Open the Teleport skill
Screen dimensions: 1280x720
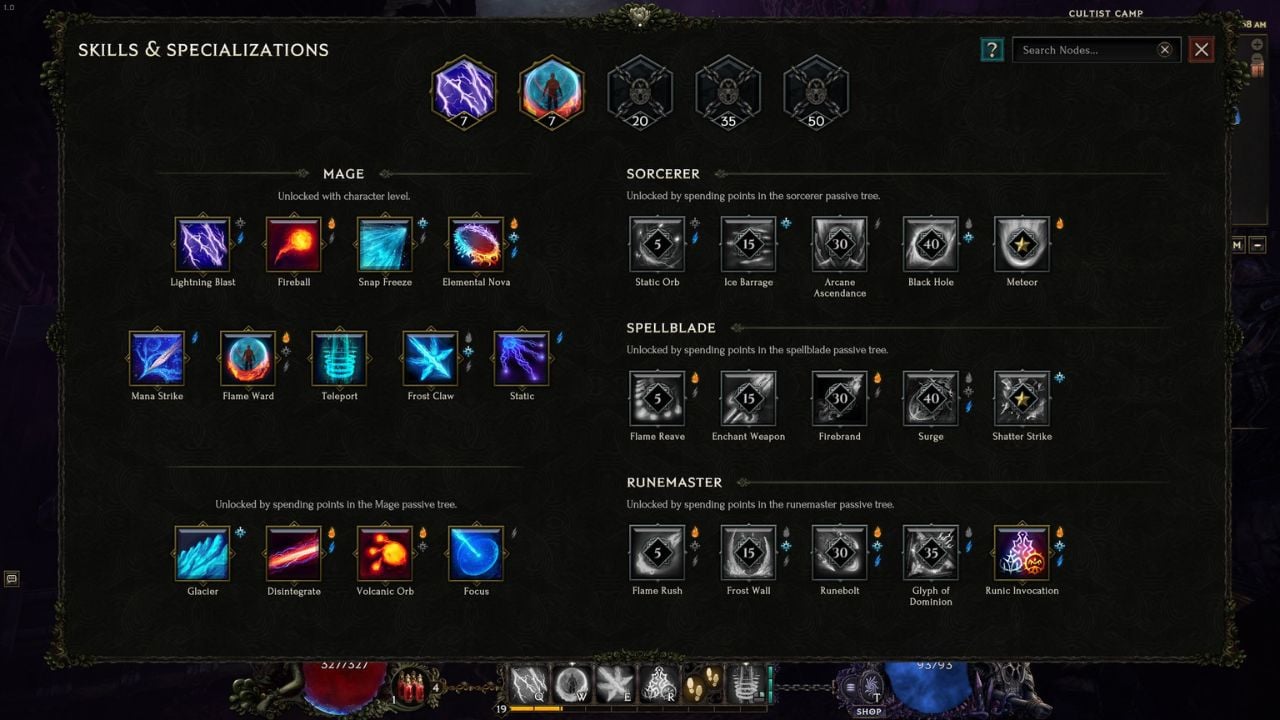coord(339,357)
